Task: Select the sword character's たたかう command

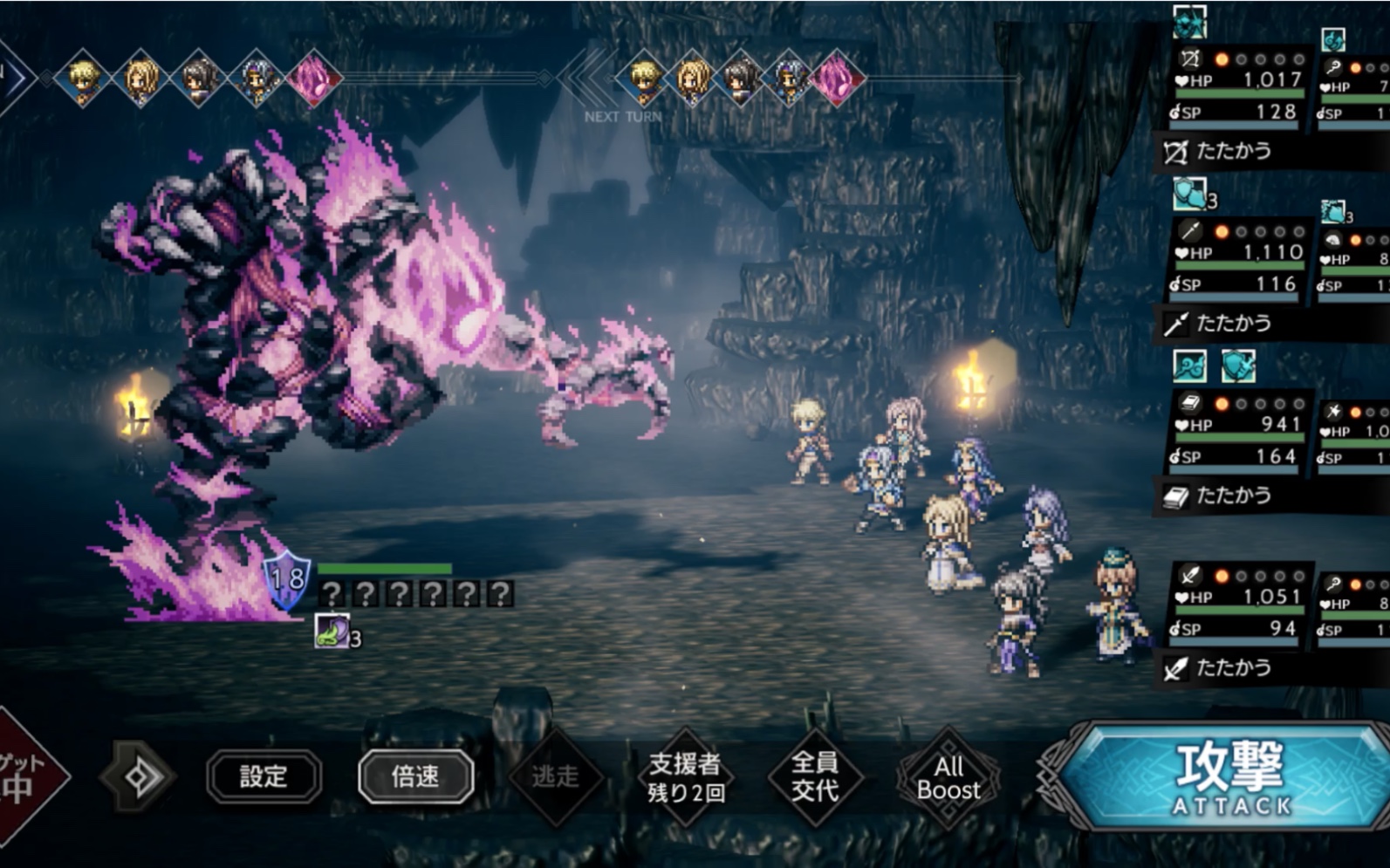Action: point(1232,668)
